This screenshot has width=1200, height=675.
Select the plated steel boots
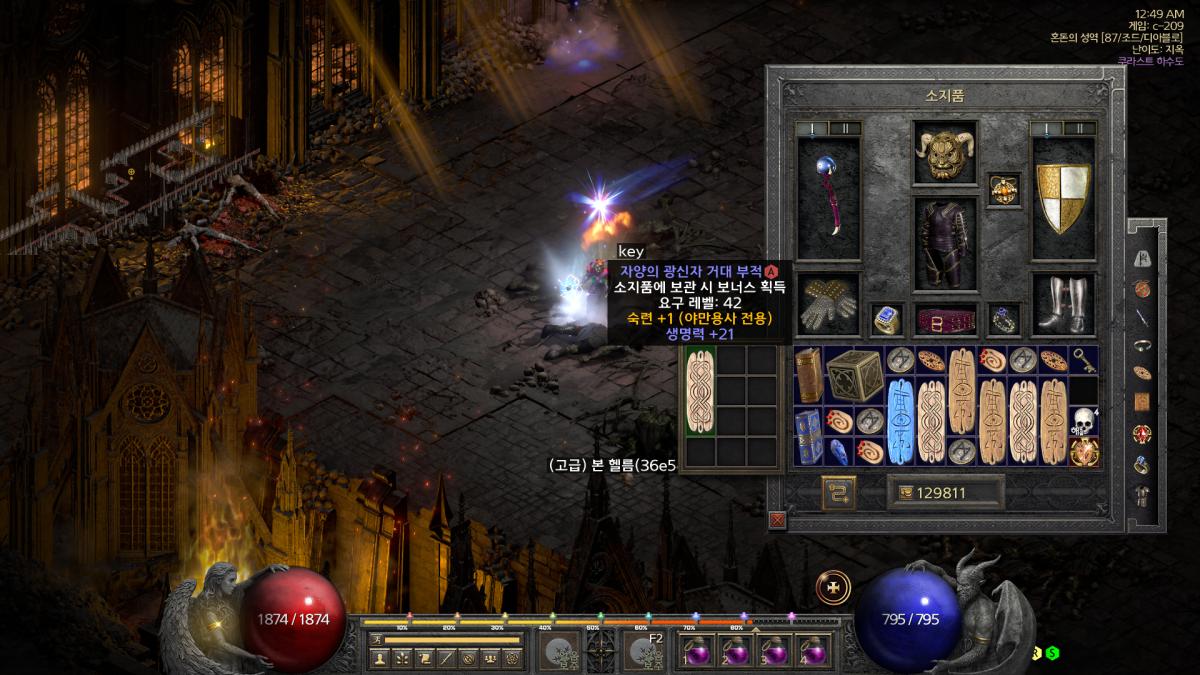point(1063,304)
